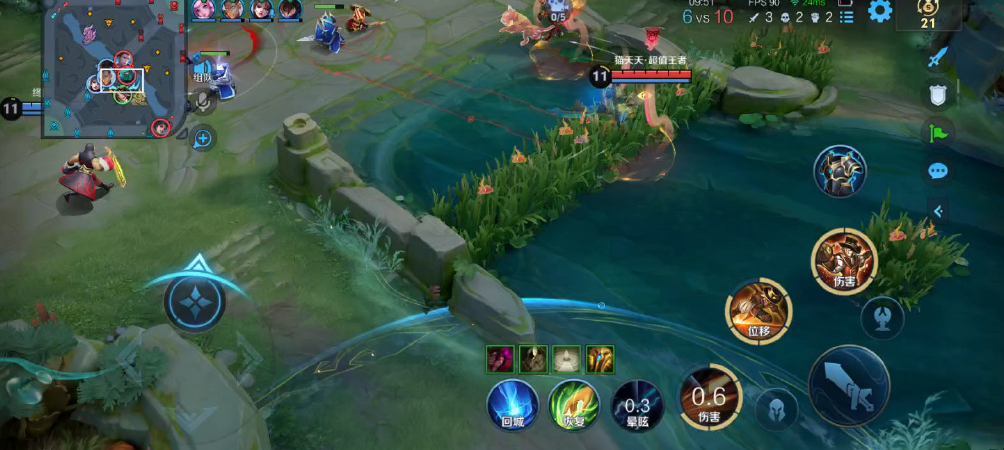Viewport: 1004px width, 450px height.
Task: Toggle the microphone voice chat
Action: [204, 100]
